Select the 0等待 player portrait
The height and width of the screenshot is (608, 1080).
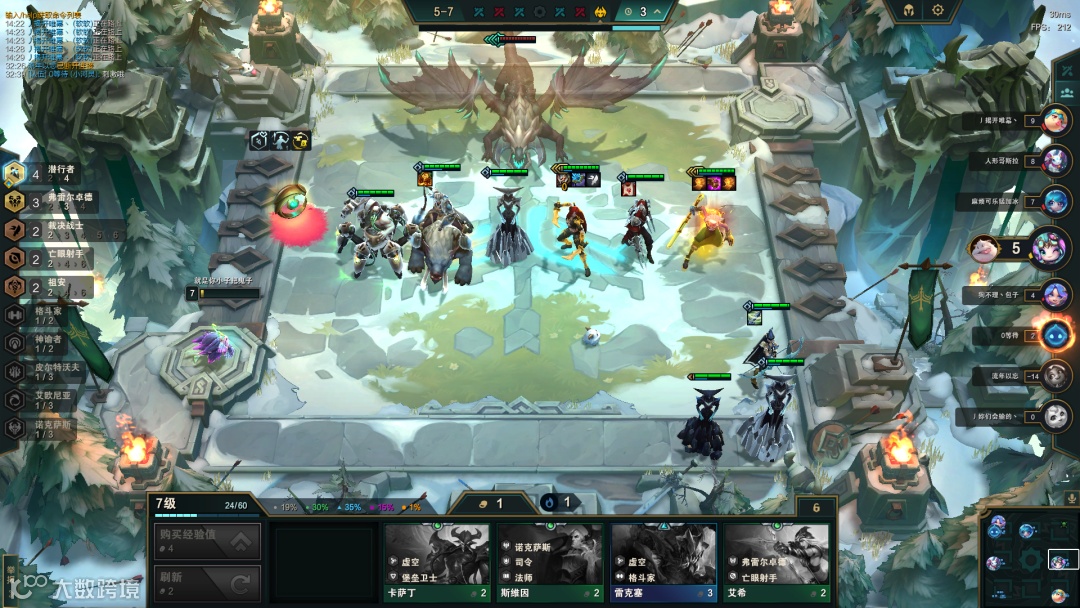click(1056, 335)
